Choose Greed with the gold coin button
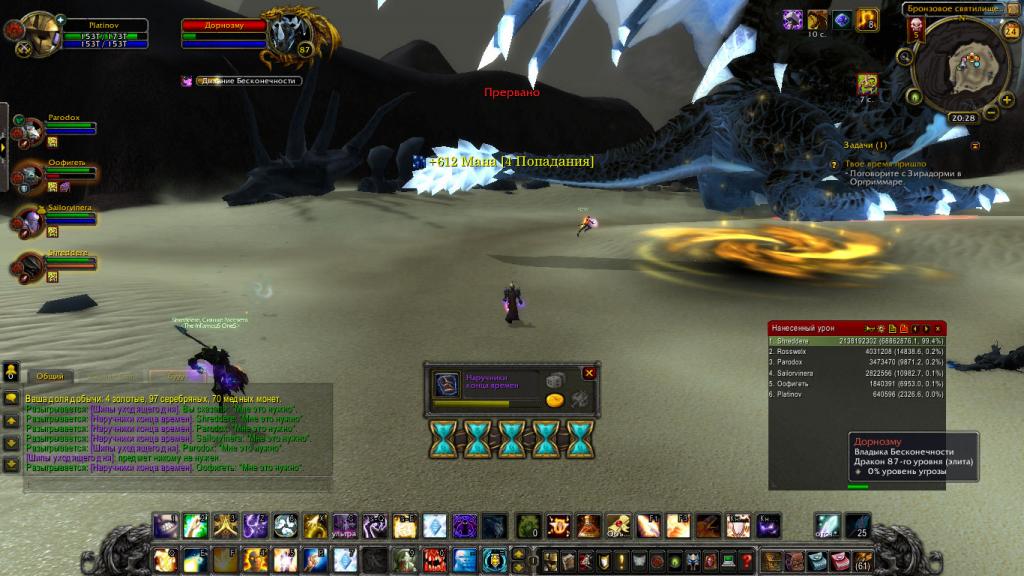The image size is (1024, 576). pos(555,400)
